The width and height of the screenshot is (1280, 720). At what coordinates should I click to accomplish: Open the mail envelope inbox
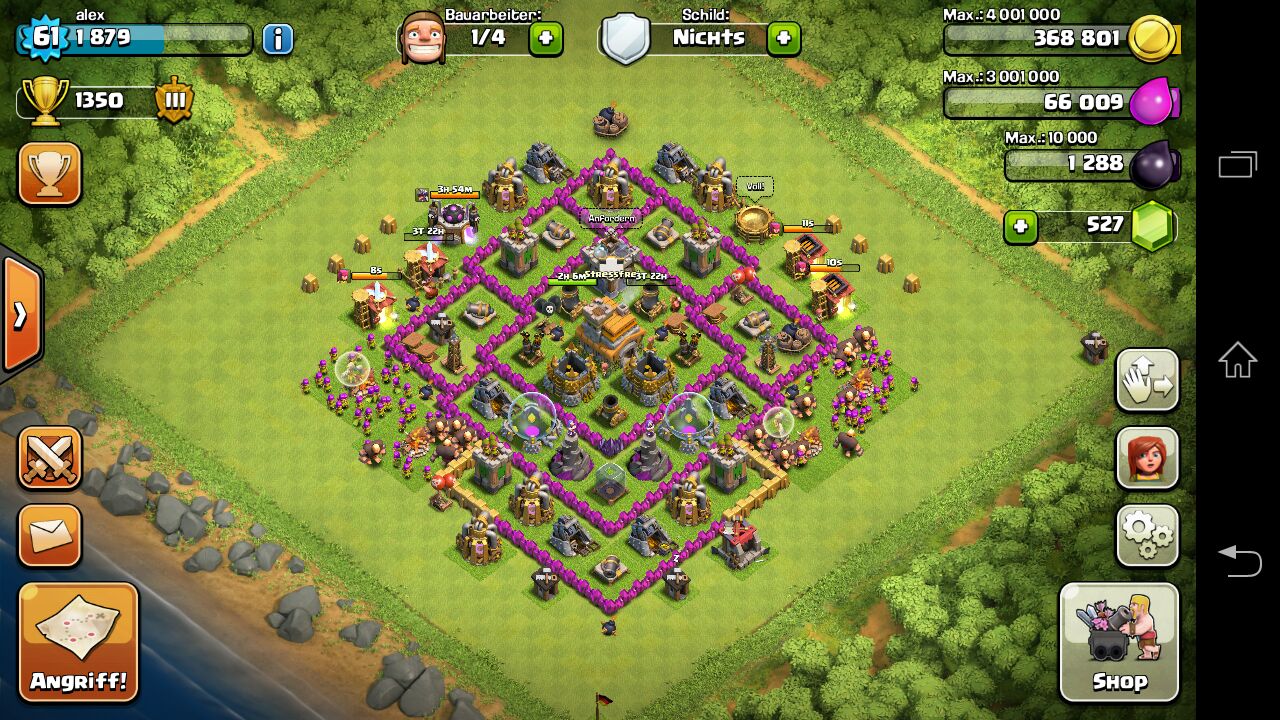49,536
